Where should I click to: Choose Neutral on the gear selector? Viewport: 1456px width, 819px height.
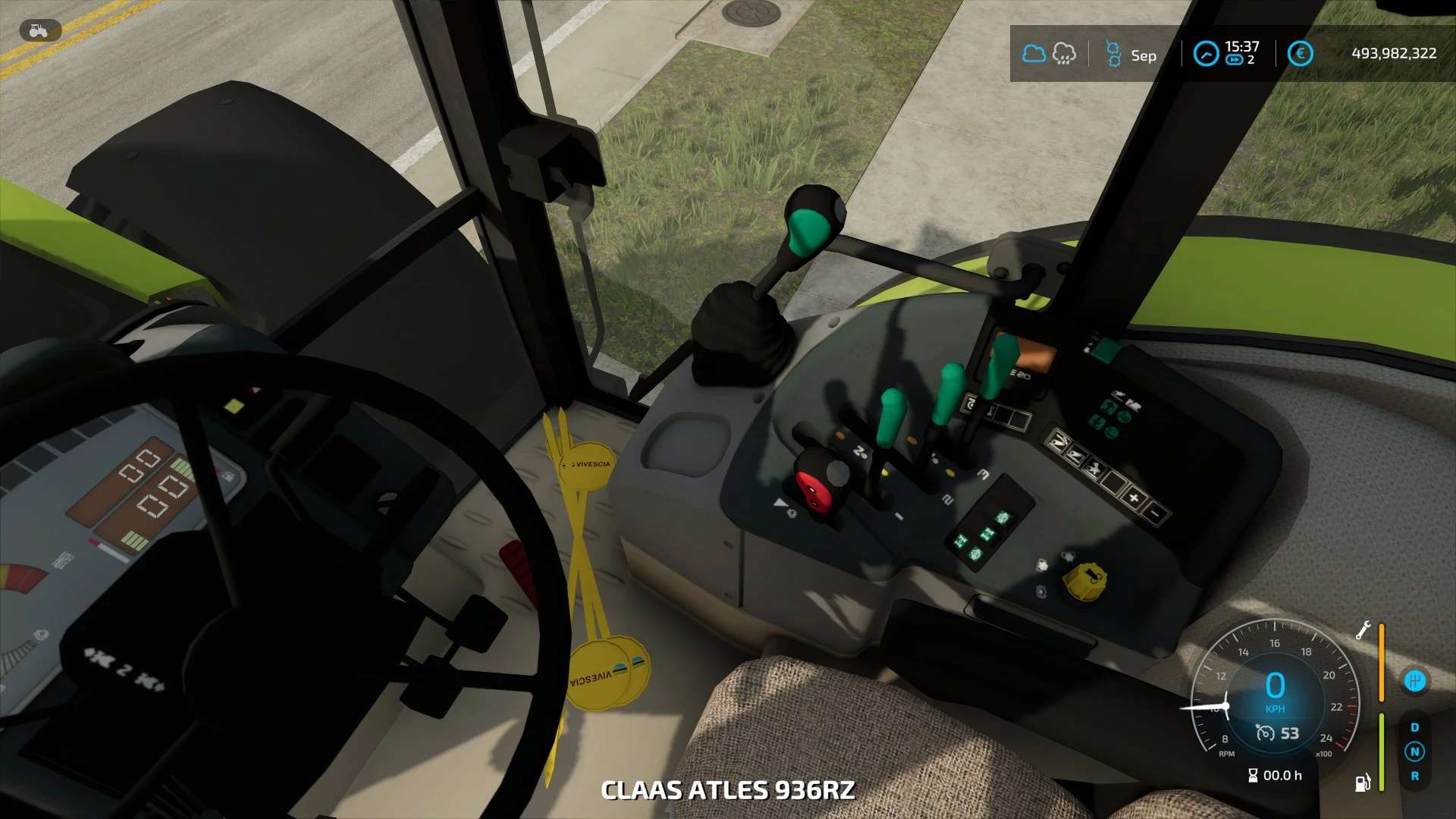1414,752
